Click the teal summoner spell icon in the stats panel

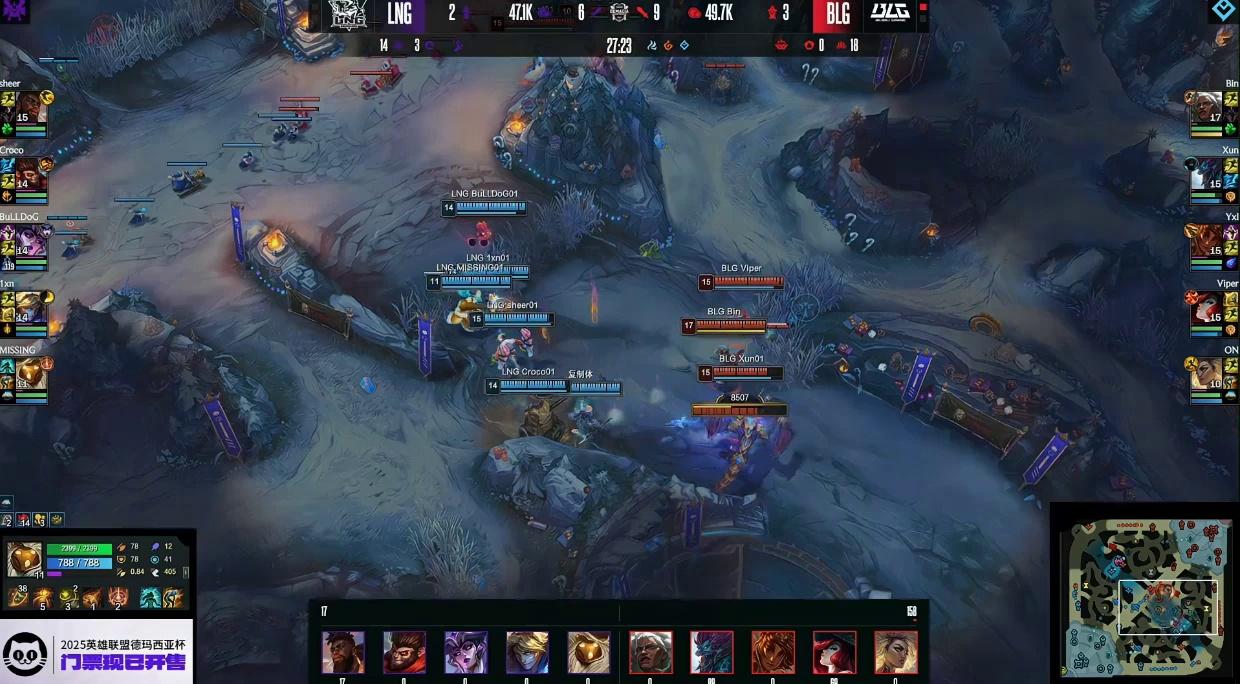(x=150, y=598)
